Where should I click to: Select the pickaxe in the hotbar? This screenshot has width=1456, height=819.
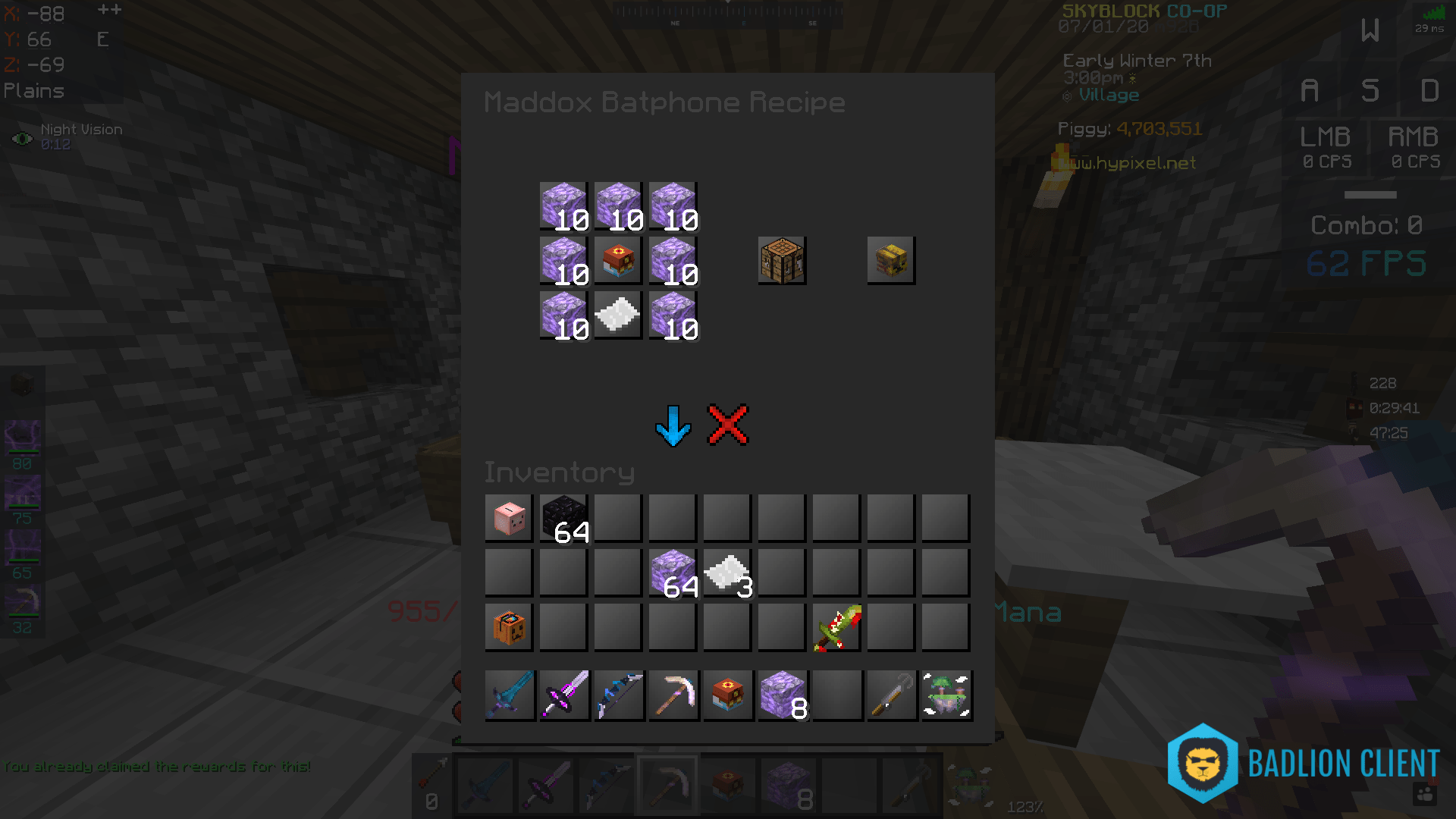tap(673, 695)
